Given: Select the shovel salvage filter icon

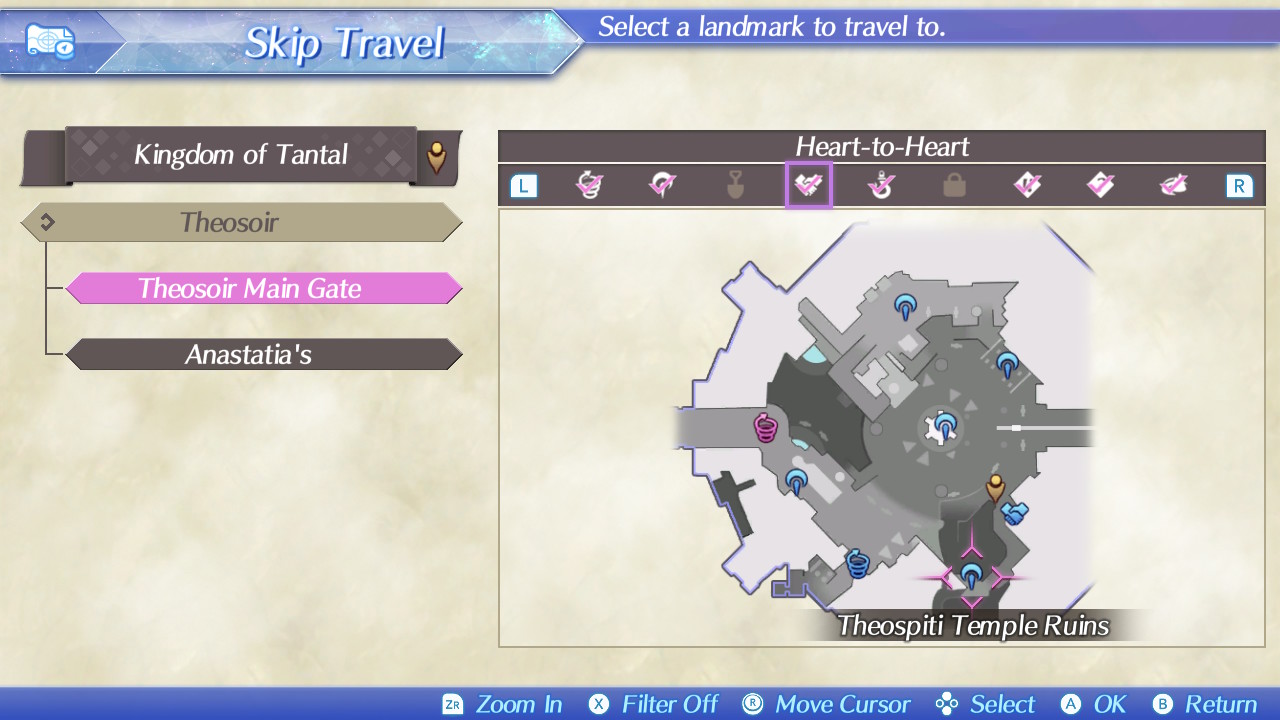Looking at the screenshot, I should [735, 185].
